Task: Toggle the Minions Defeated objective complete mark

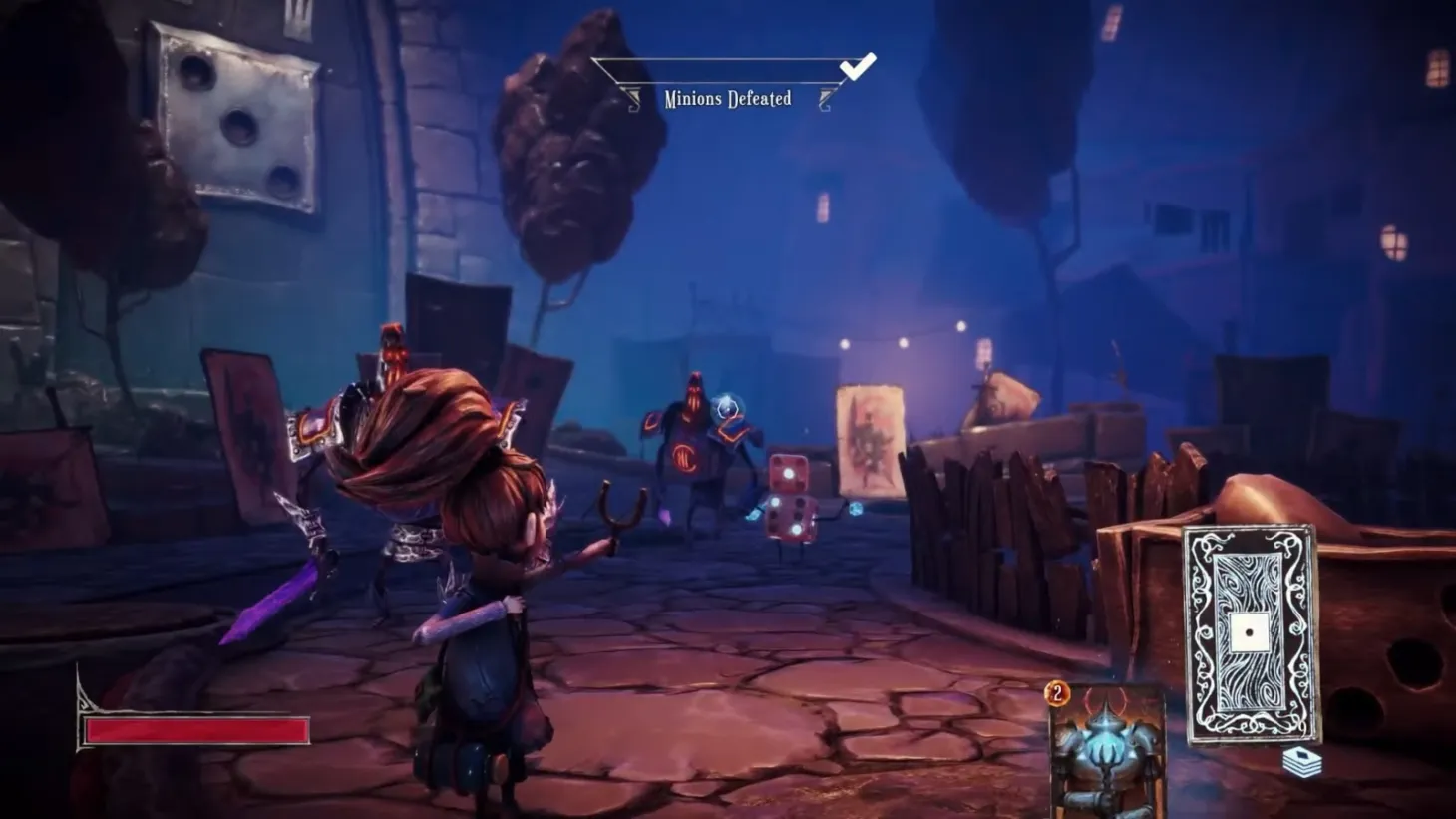Action: (856, 69)
